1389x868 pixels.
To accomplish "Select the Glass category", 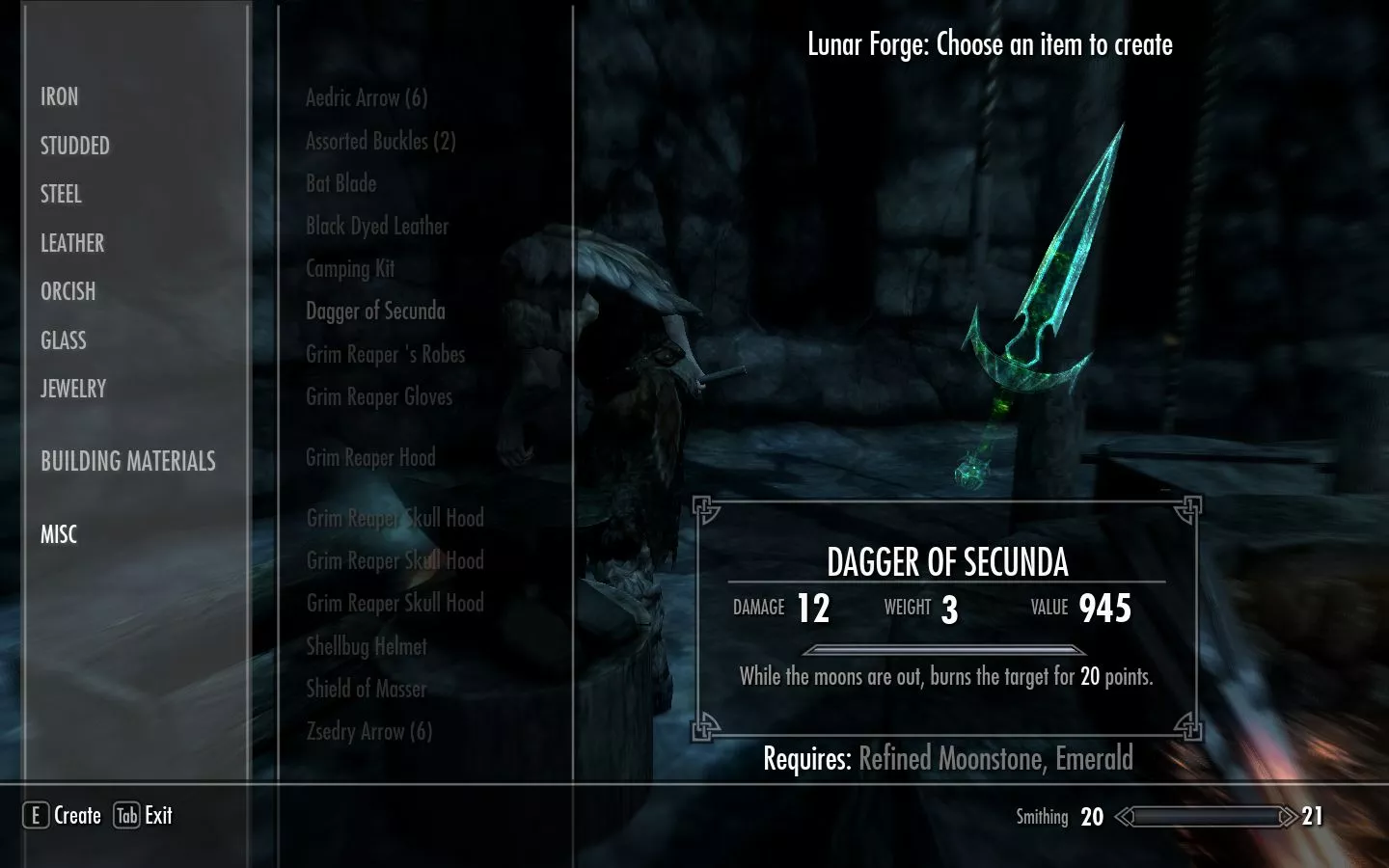I will pyautogui.click(x=64, y=340).
